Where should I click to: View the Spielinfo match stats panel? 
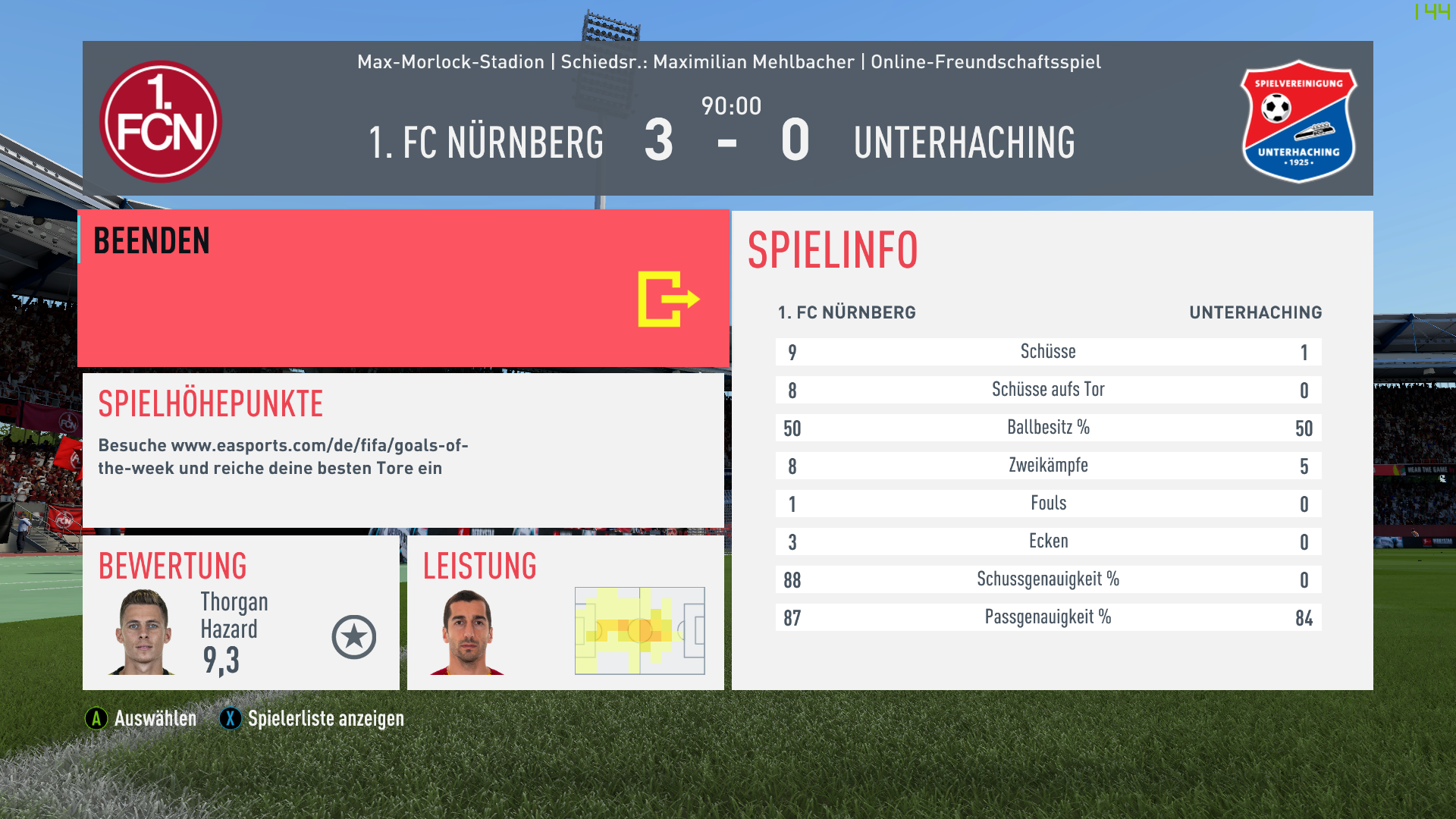[x=1051, y=450]
